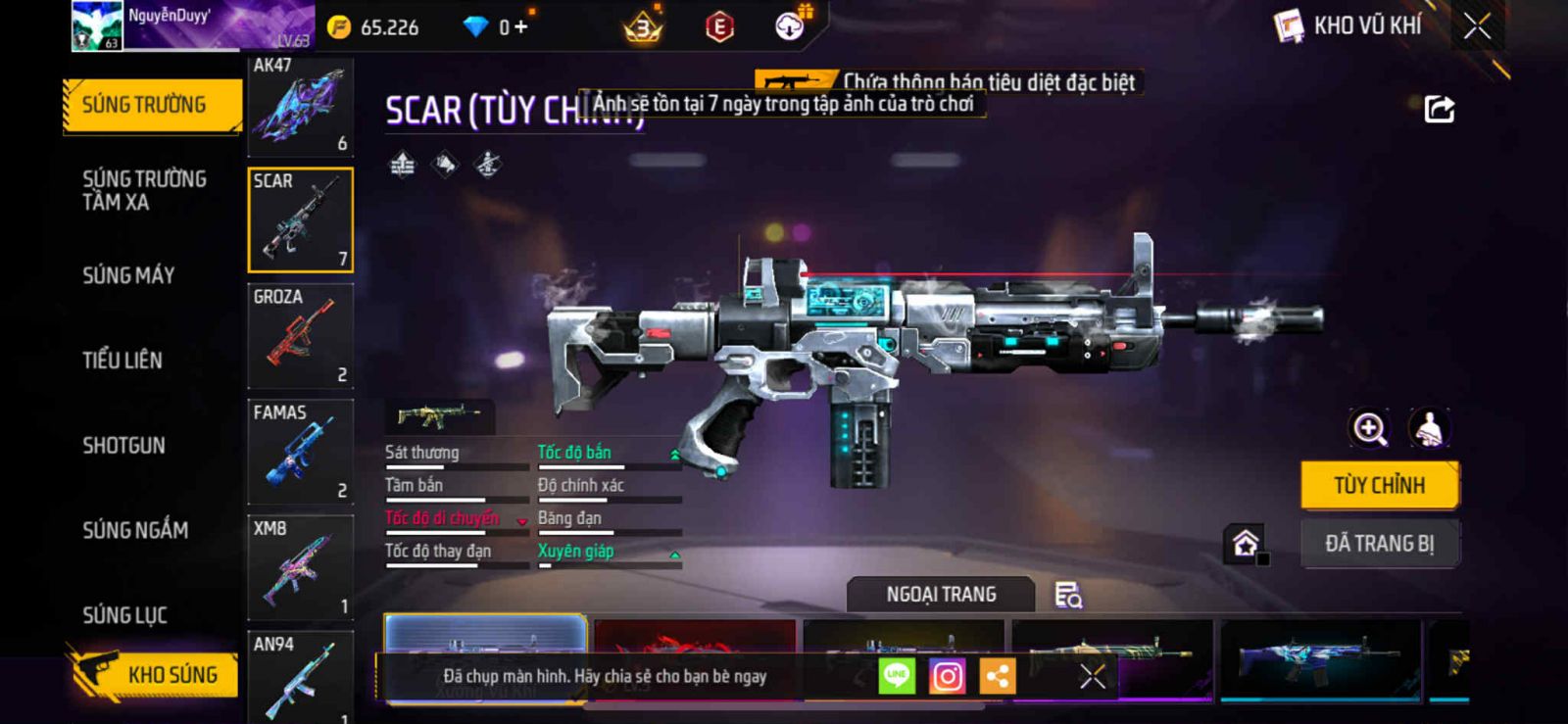Share the screenshot to Instagram
The height and width of the screenshot is (724, 1568).
(947, 676)
